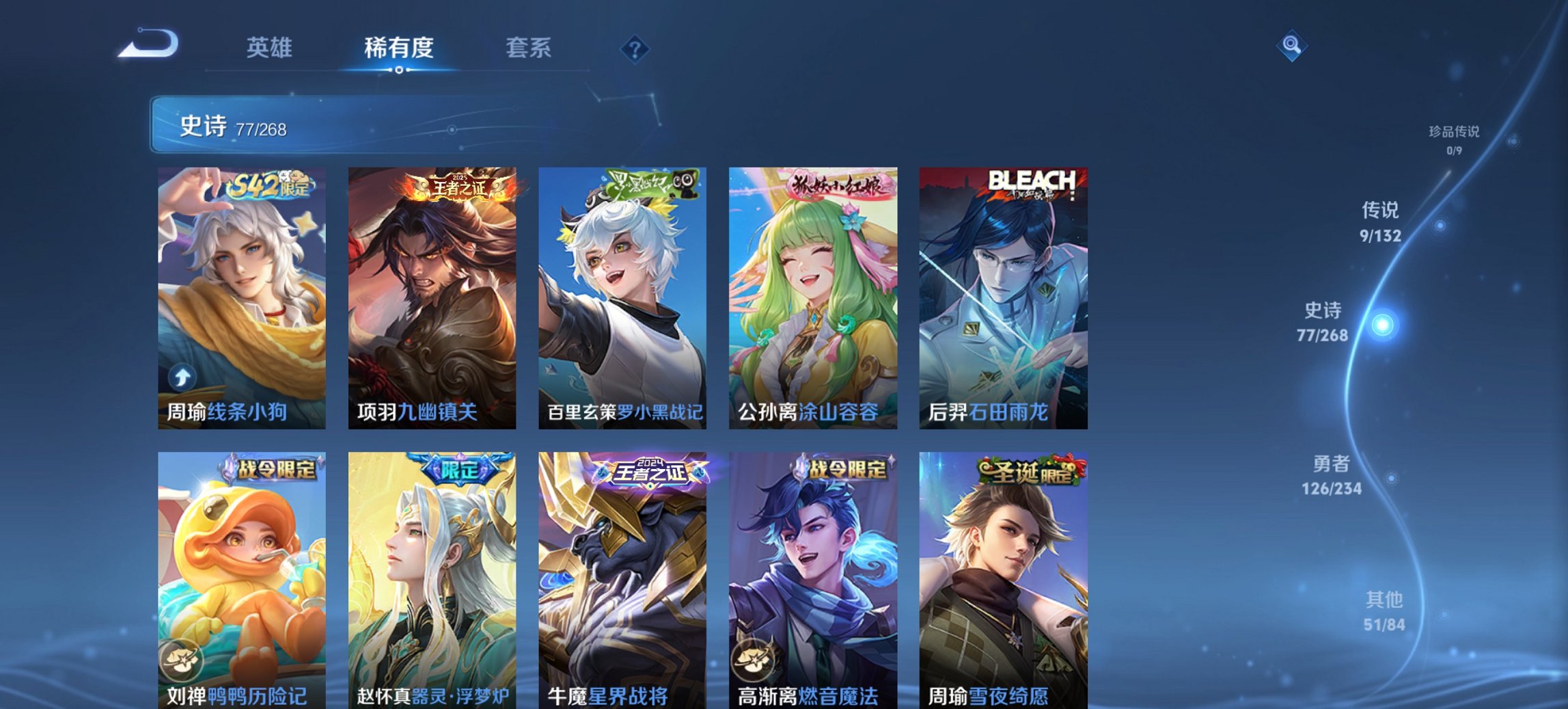This screenshot has width=1568, height=709.
Task: Click the back arrow at top left
Action: [x=148, y=43]
